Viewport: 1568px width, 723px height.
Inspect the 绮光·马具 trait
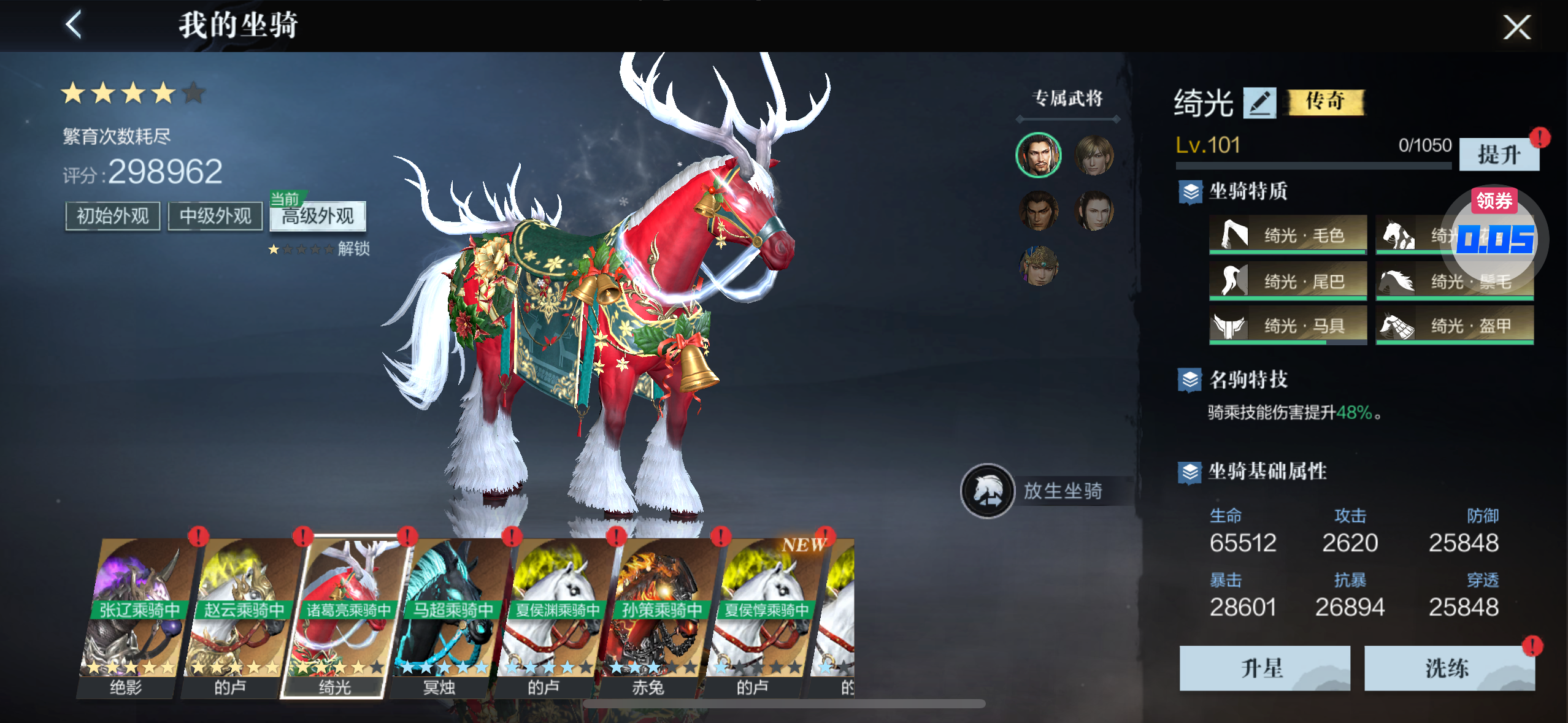tap(1288, 326)
